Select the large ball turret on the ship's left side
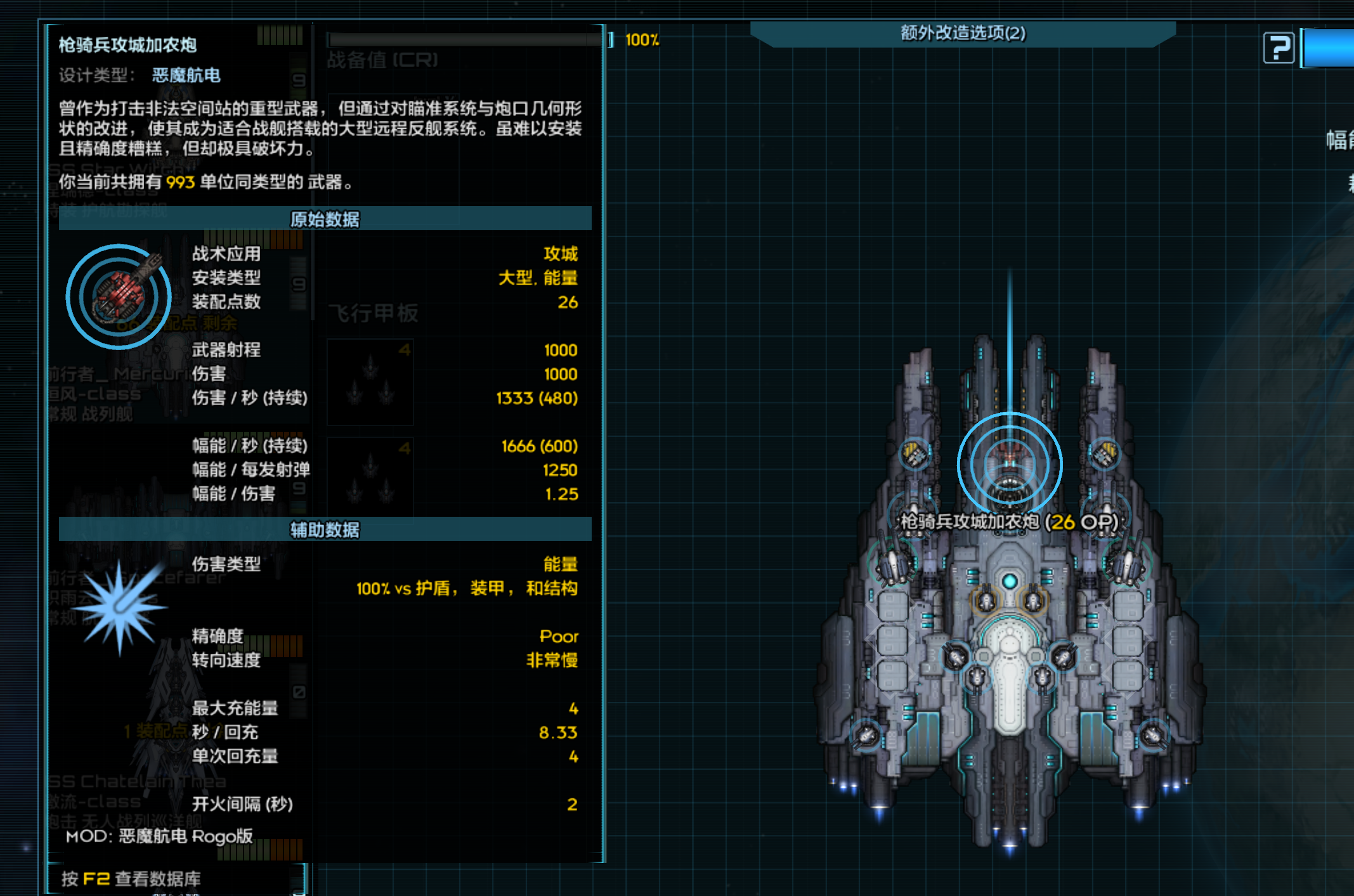The image size is (1354, 896). [x=895, y=564]
